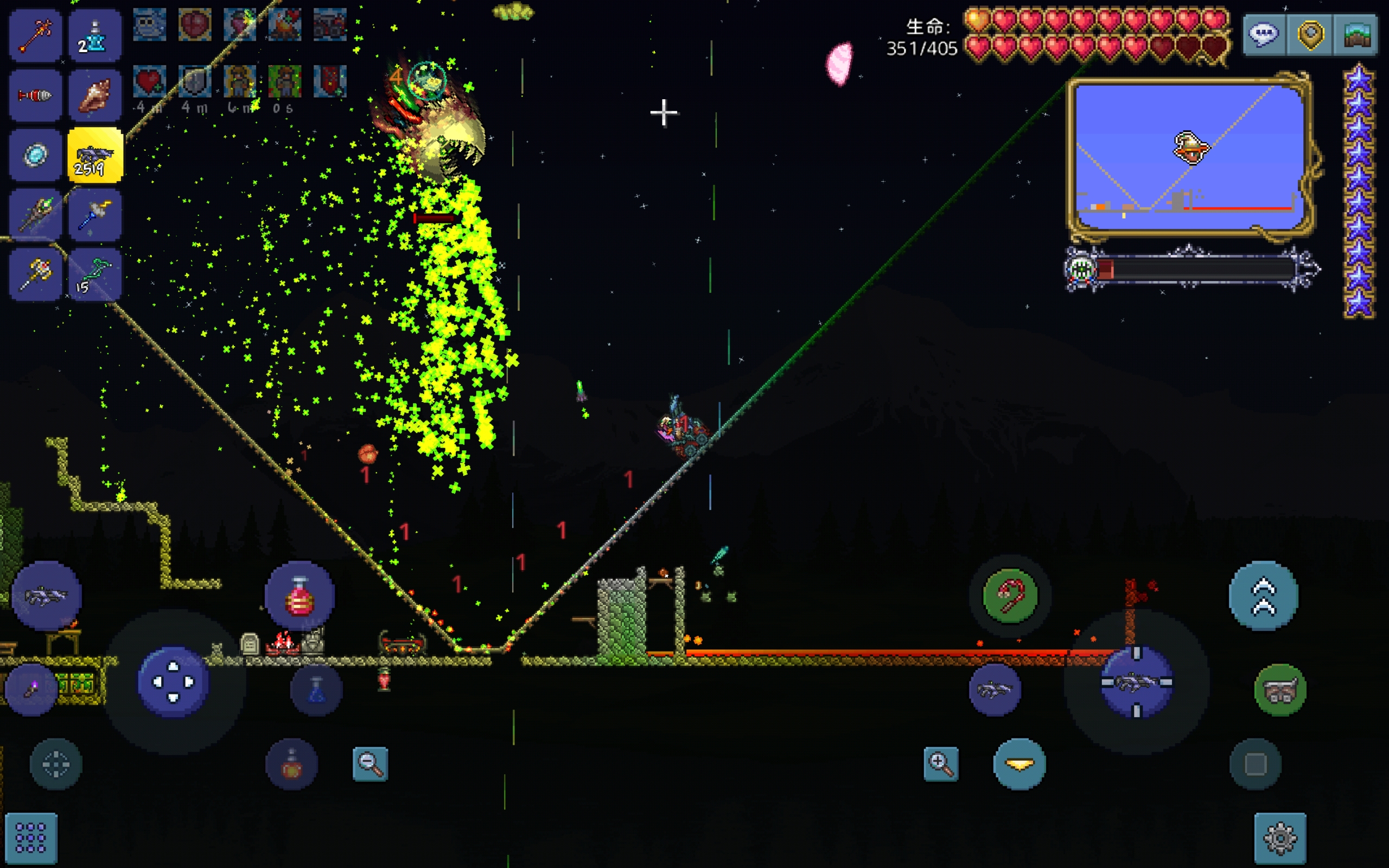This screenshot has width=1389, height=868.
Task: Use the red healing potion quick button
Action: (300, 596)
